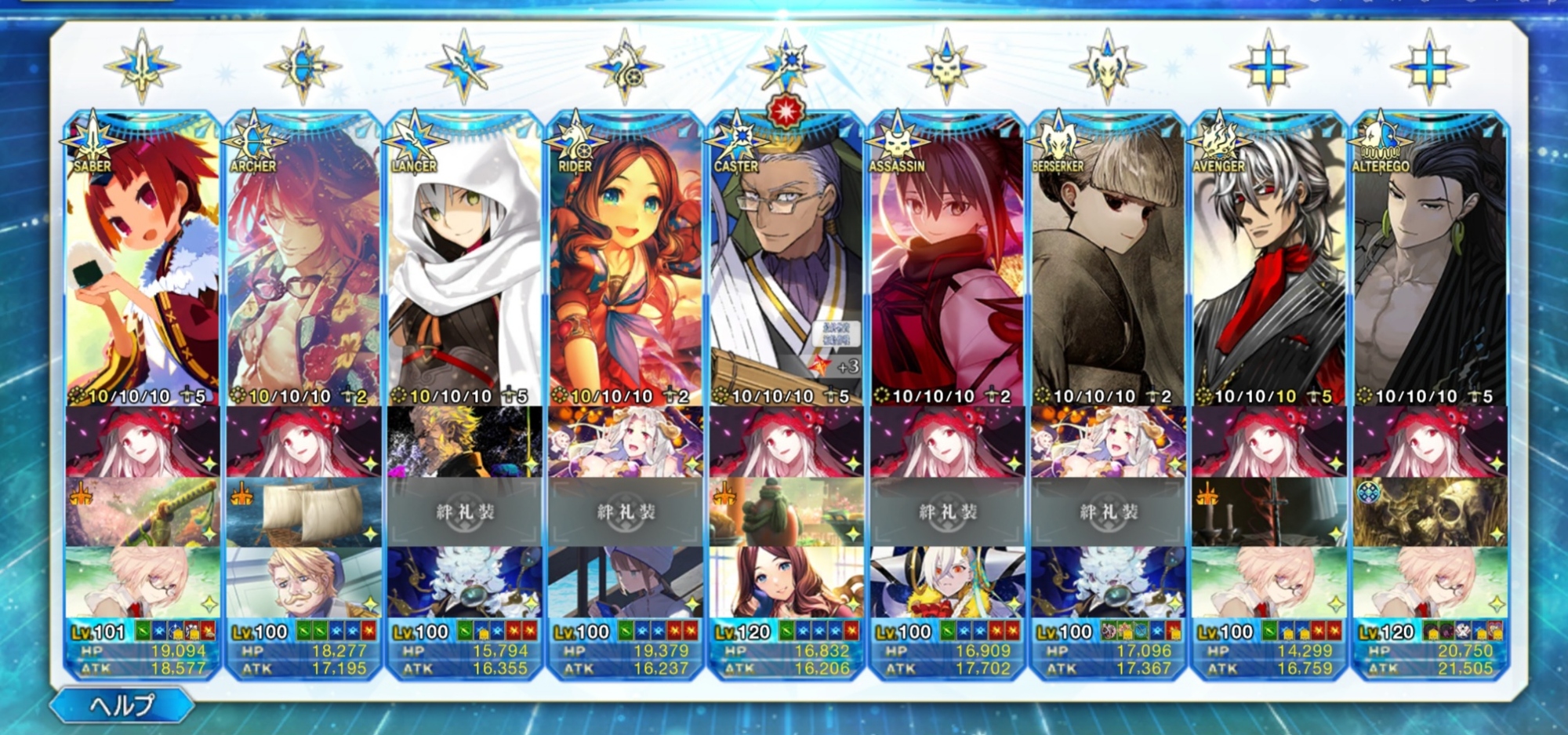Select the hooded Lancer servant card

point(464,267)
